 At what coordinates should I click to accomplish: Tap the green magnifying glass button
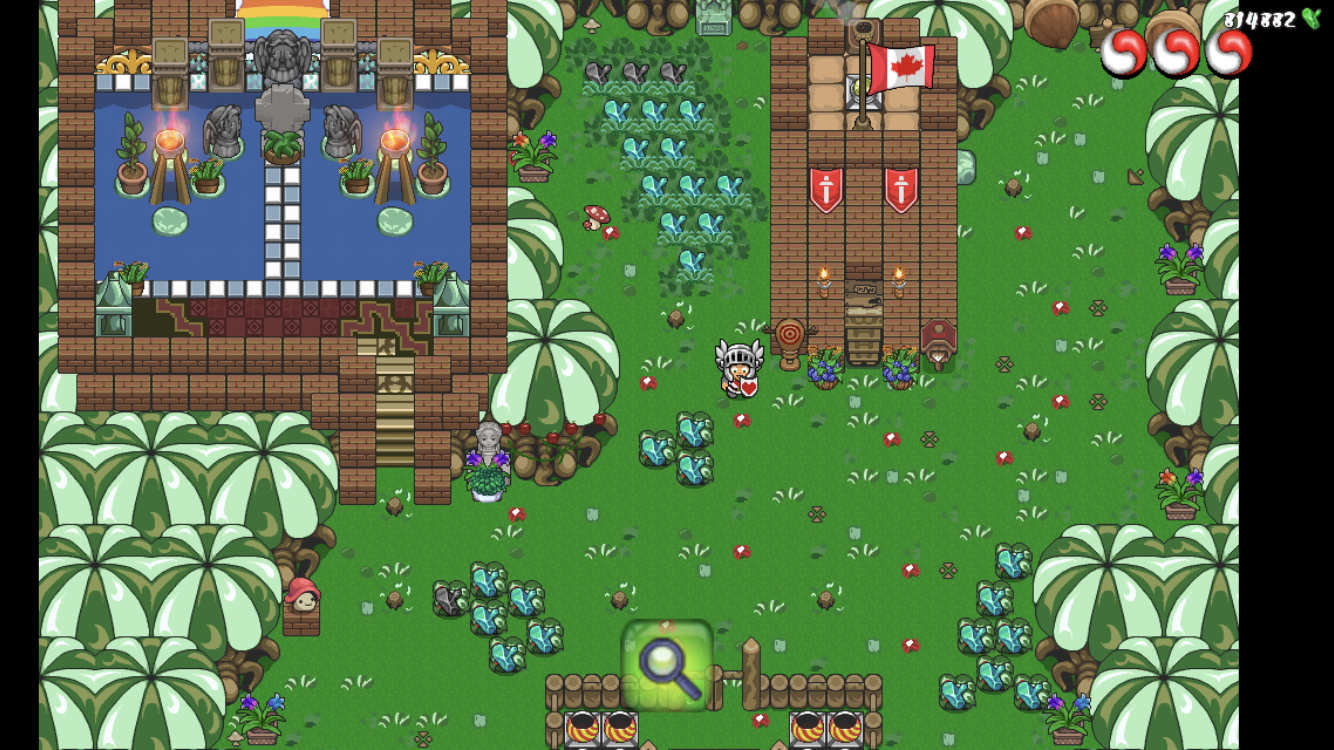tap(667, 665)
